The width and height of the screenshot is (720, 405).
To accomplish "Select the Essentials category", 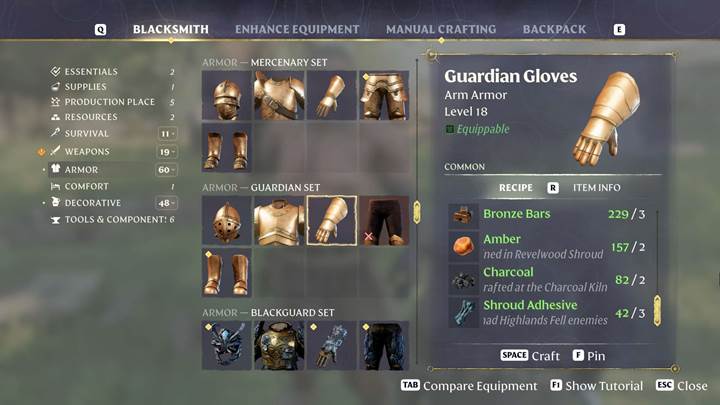I will pos(91,72).
